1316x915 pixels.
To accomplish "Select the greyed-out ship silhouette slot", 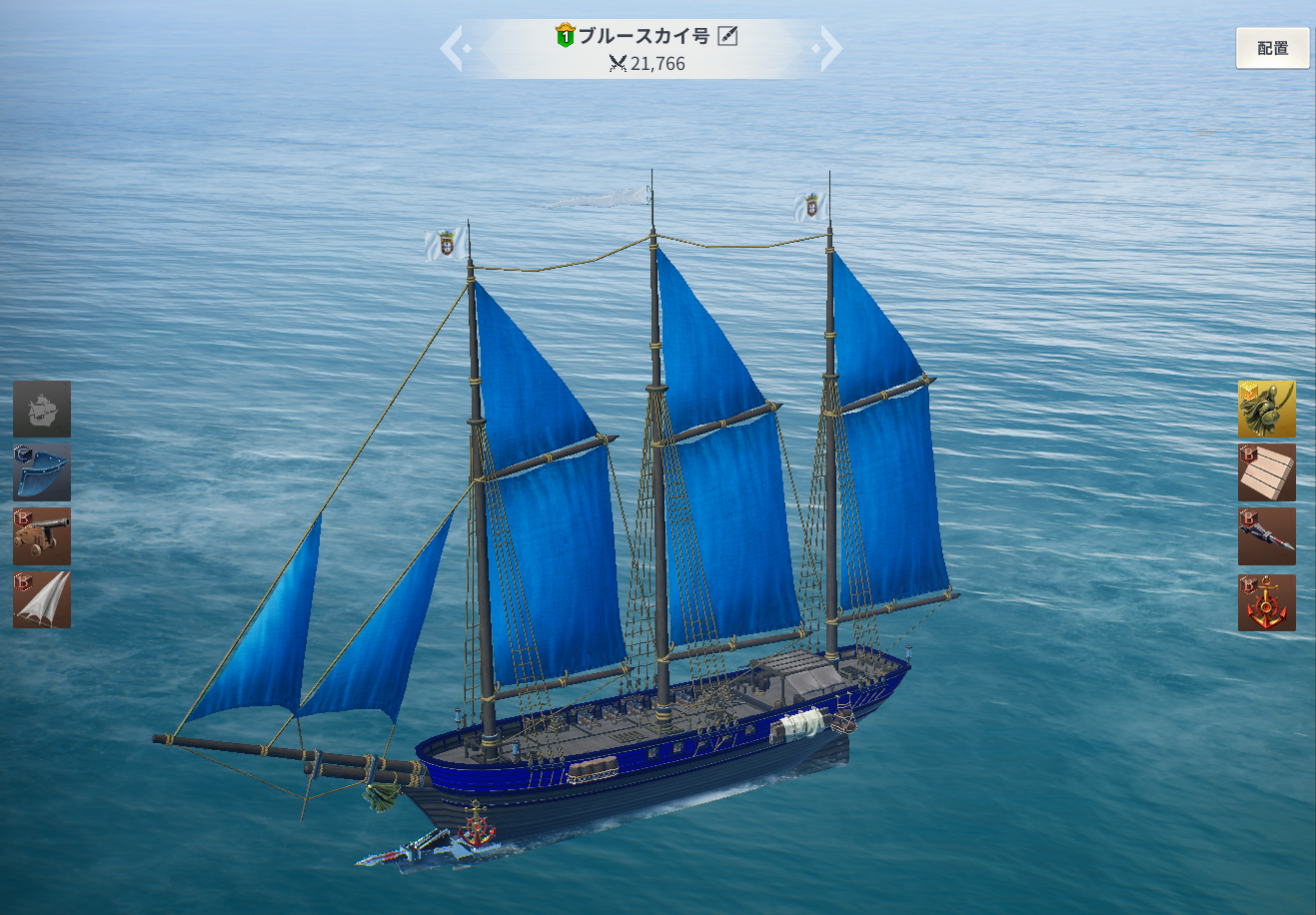I will pyautogui.click(x=42, y=409).
